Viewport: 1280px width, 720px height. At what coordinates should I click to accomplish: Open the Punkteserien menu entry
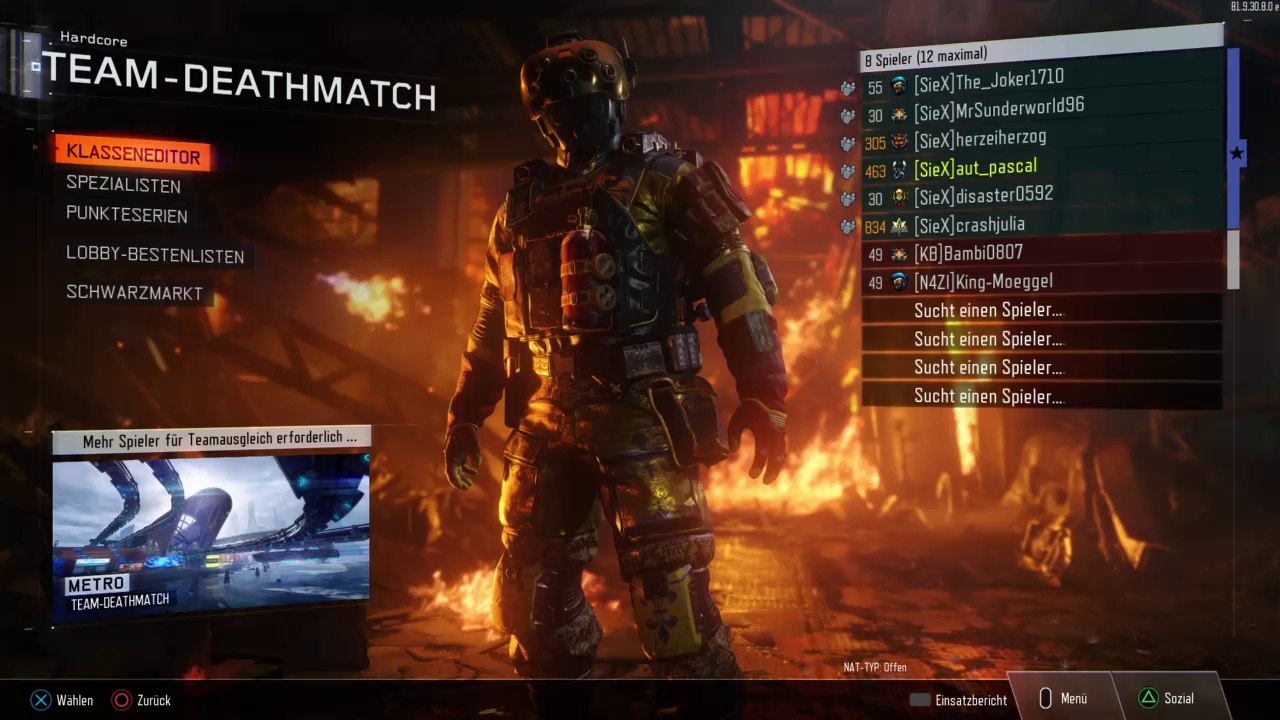pyautogui.click(x=127, y=215)
